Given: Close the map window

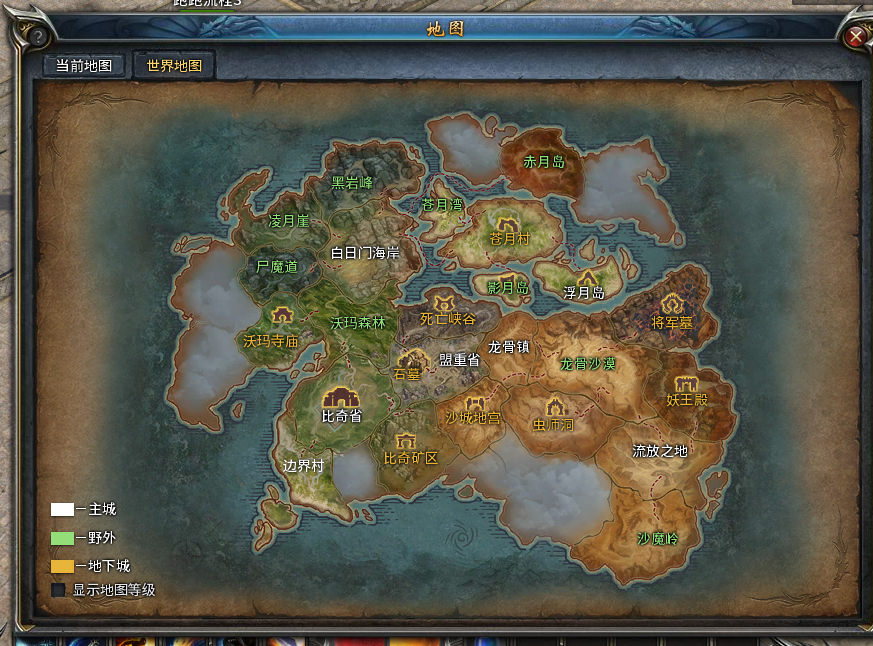Looking at the screenshot, I should (856, 37).
